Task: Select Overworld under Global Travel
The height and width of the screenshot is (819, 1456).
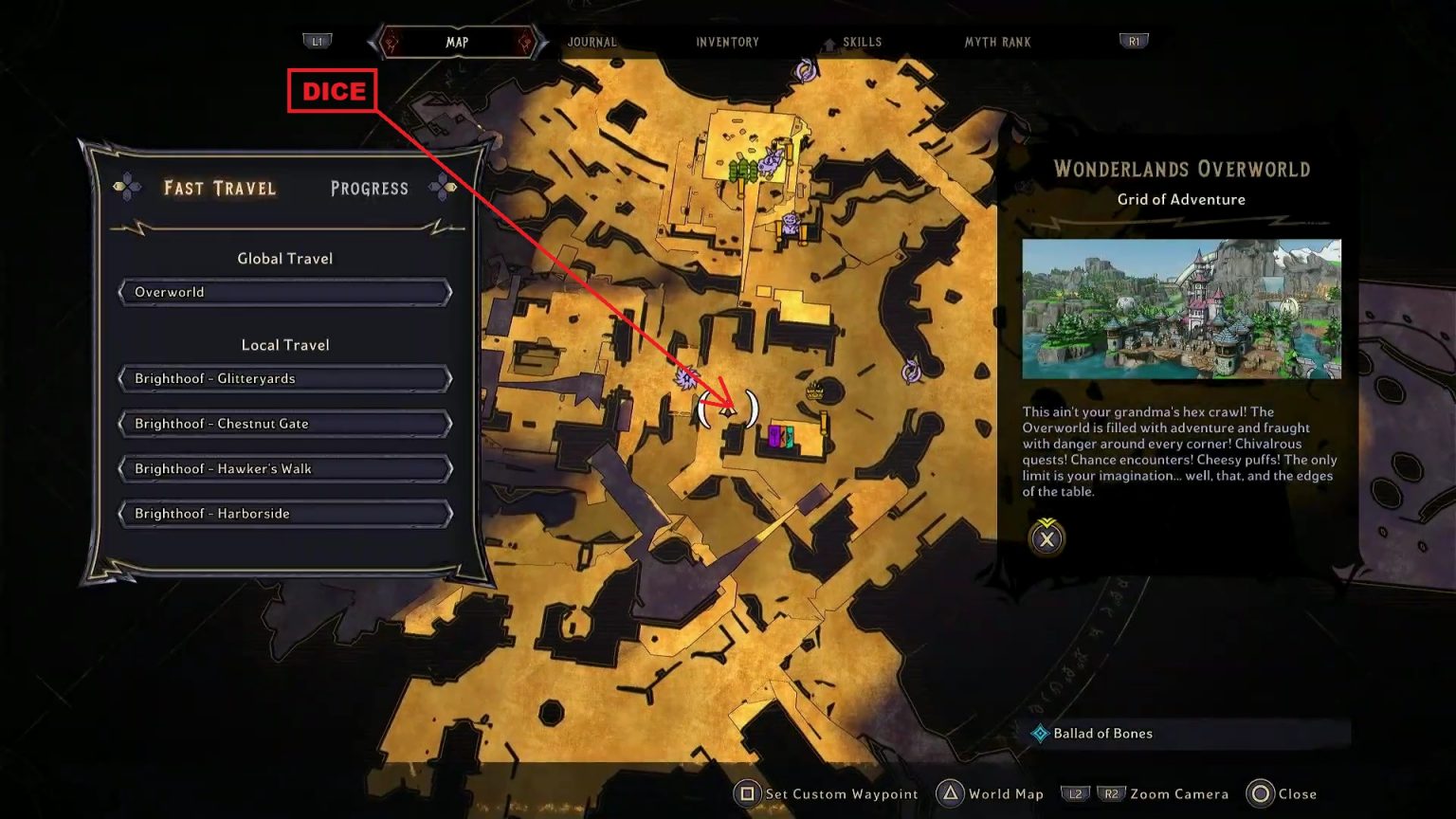Action: click(284, 292)
